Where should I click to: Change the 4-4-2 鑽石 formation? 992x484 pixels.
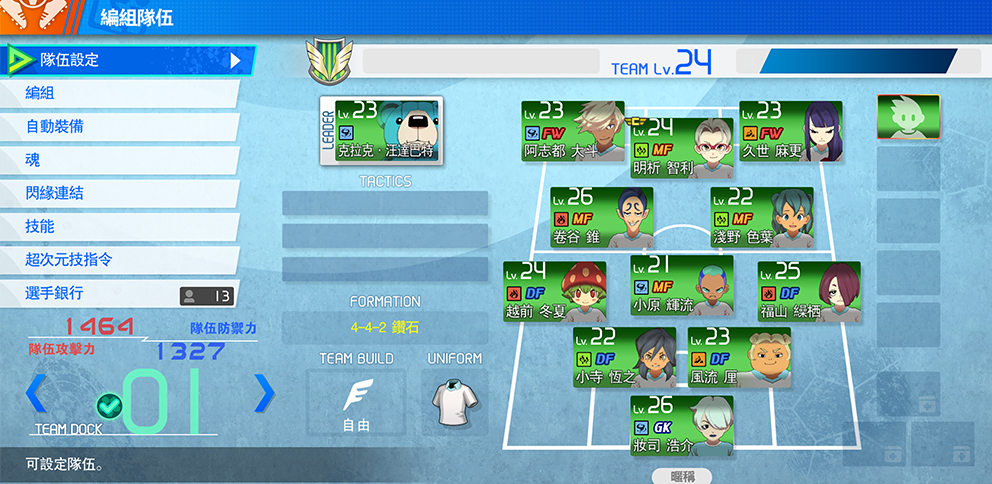tap(384, 327)
